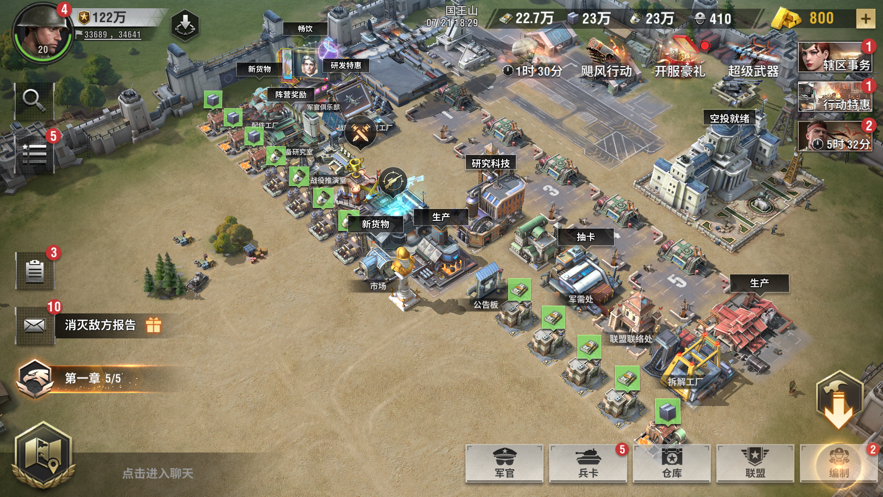Open the commander avatar profile
Viewport: 883px width, 497px height.
click(40, 30)
